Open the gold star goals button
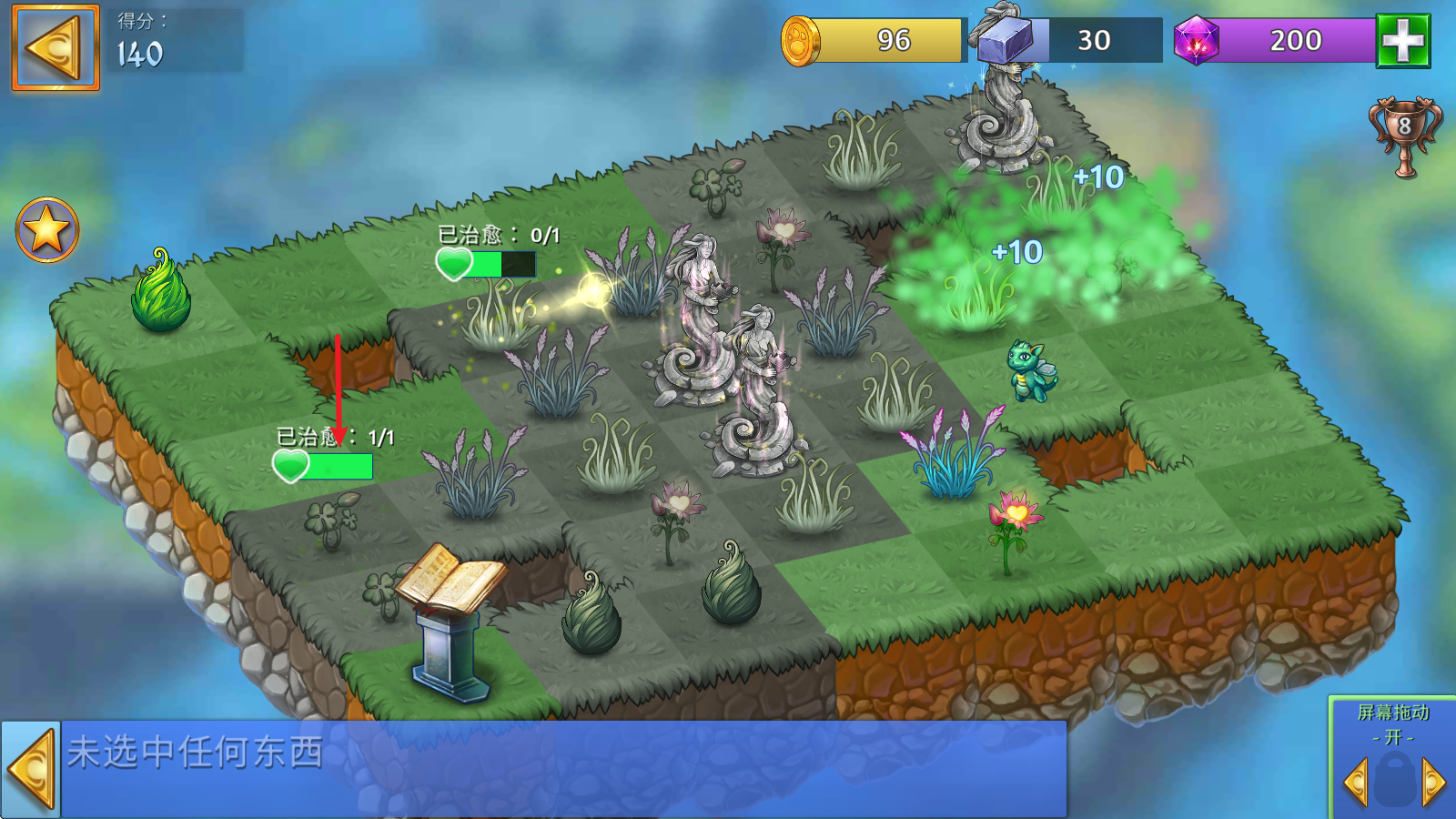1456x819 pixels. [47, 229]
